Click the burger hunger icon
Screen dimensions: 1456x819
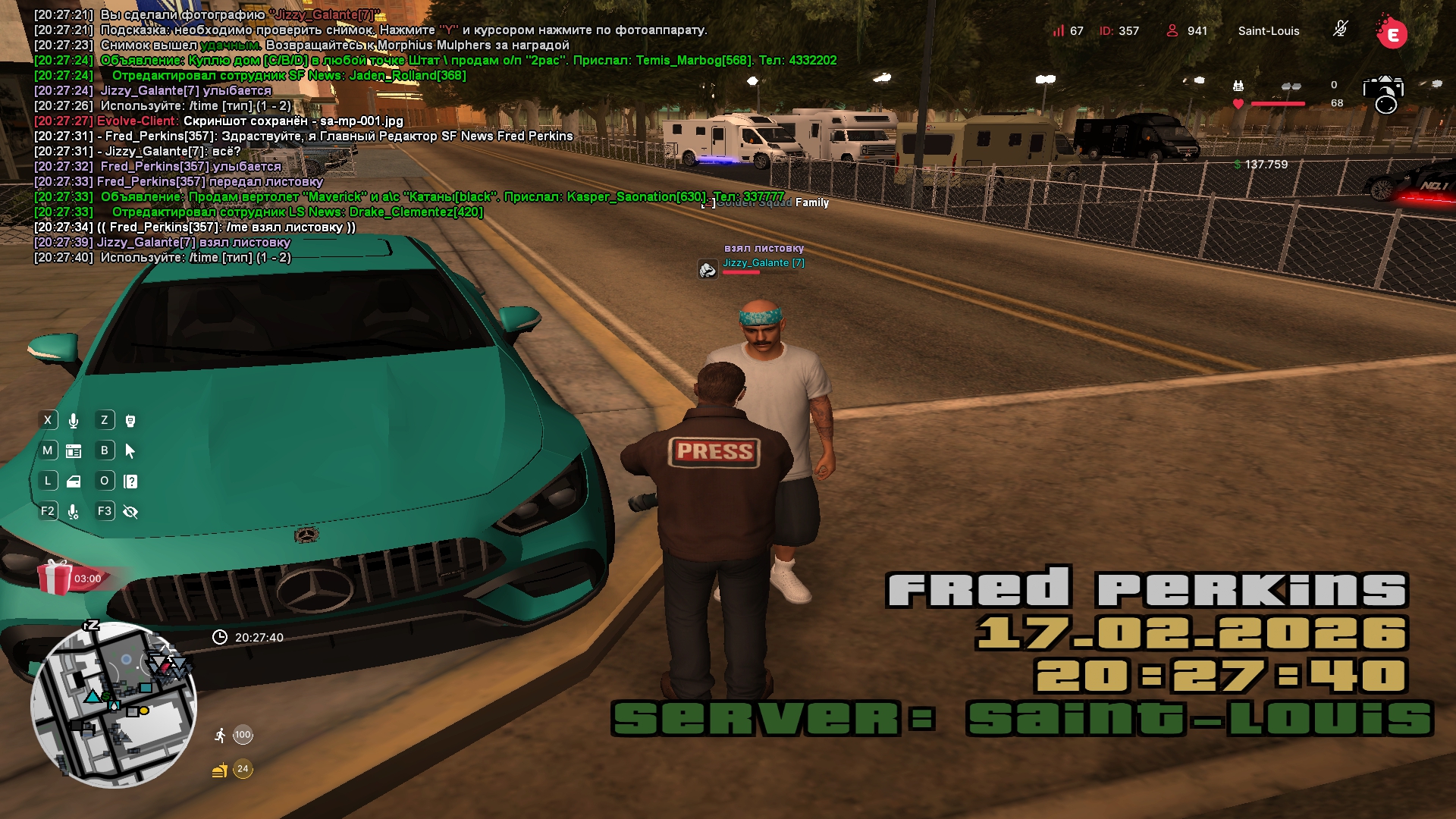[x=220, y=770]
